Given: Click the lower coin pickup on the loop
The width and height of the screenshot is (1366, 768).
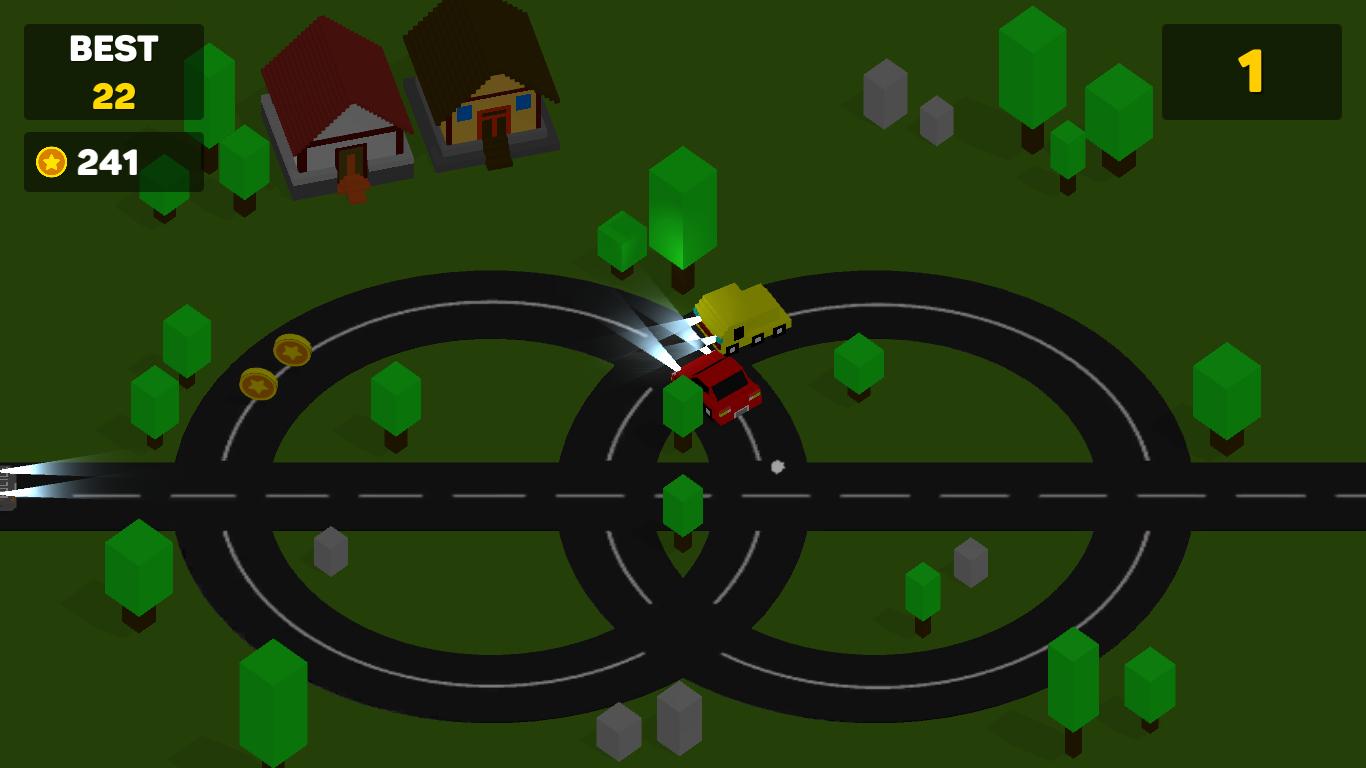Looking at the screenshot, I should (x=258, y=385).
